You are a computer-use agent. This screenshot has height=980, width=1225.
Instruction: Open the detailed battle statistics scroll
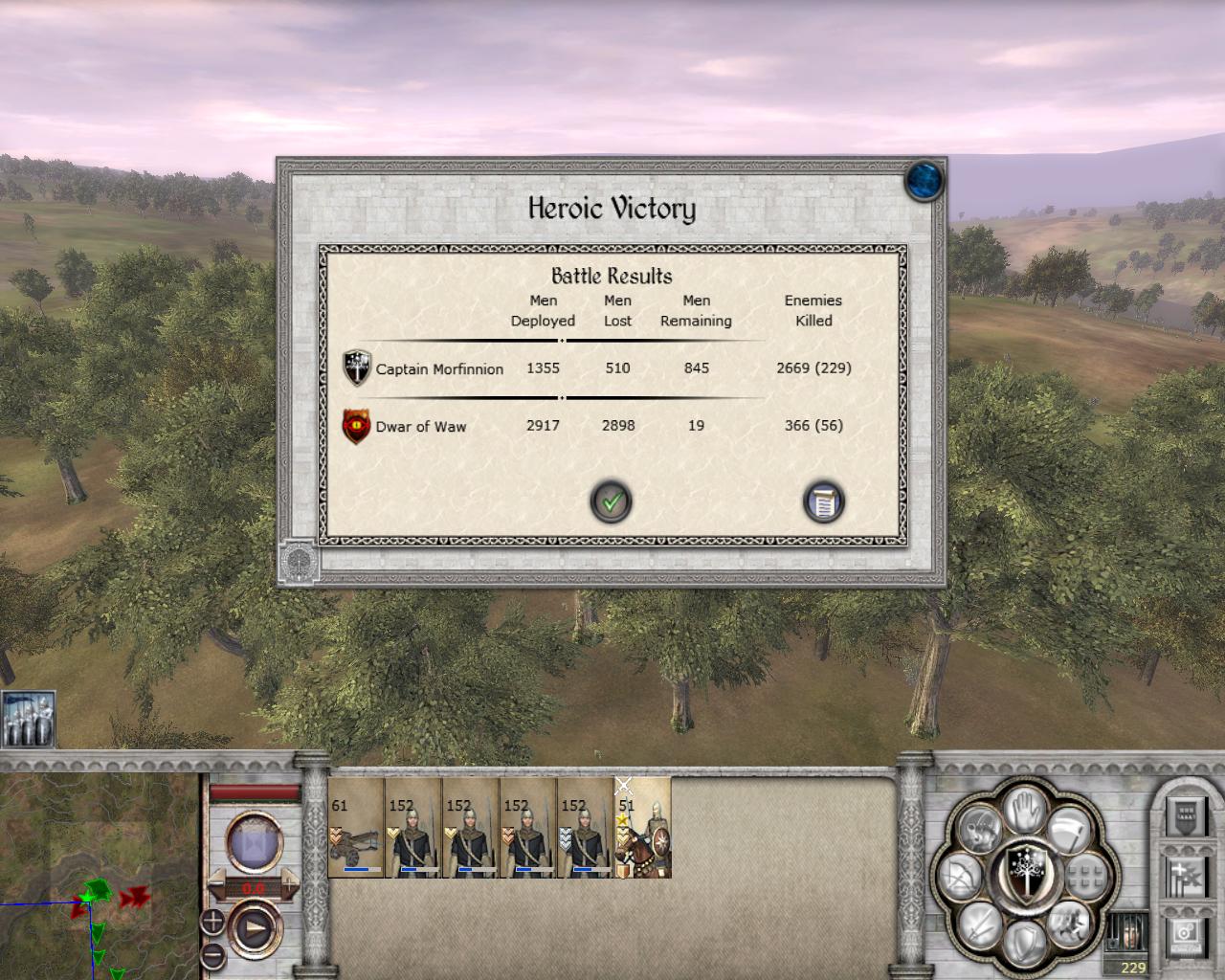823,501
